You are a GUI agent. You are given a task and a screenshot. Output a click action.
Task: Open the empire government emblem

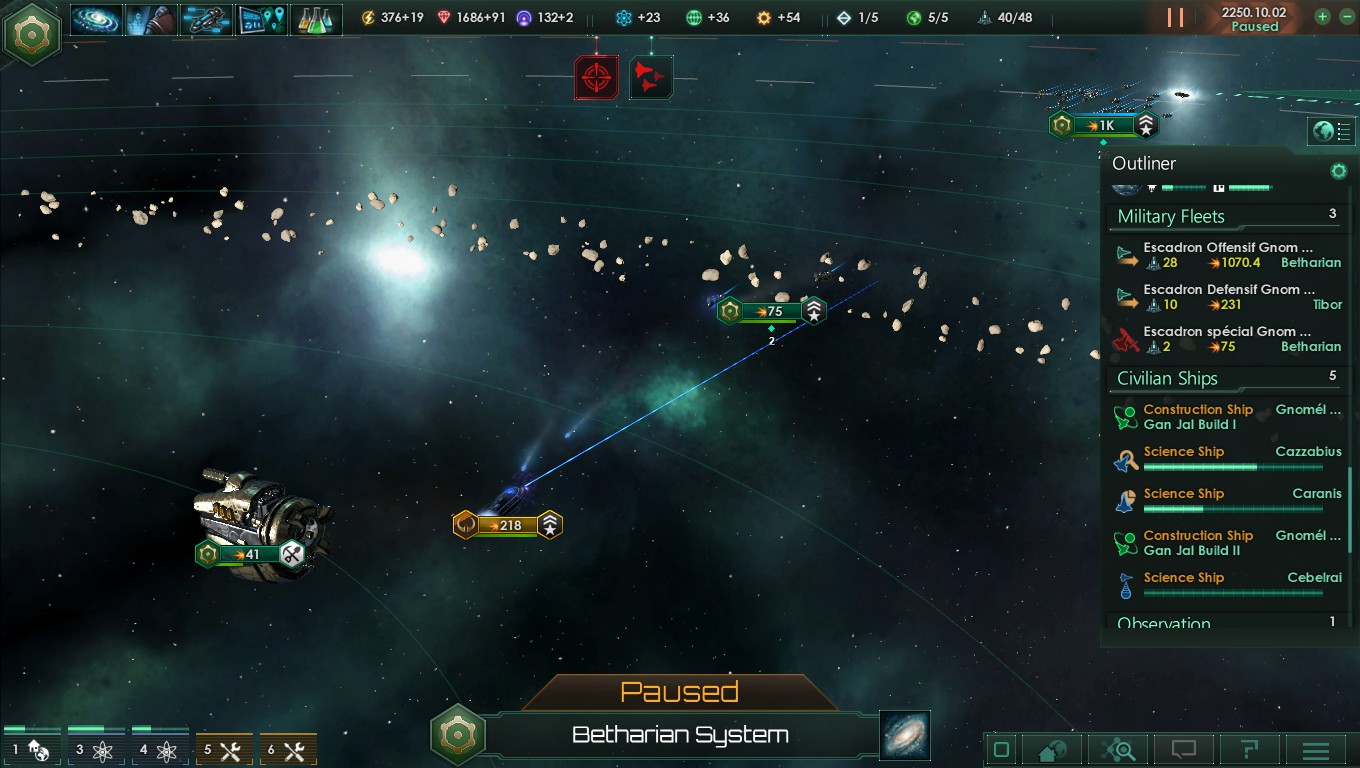click(x=33, y=33)
